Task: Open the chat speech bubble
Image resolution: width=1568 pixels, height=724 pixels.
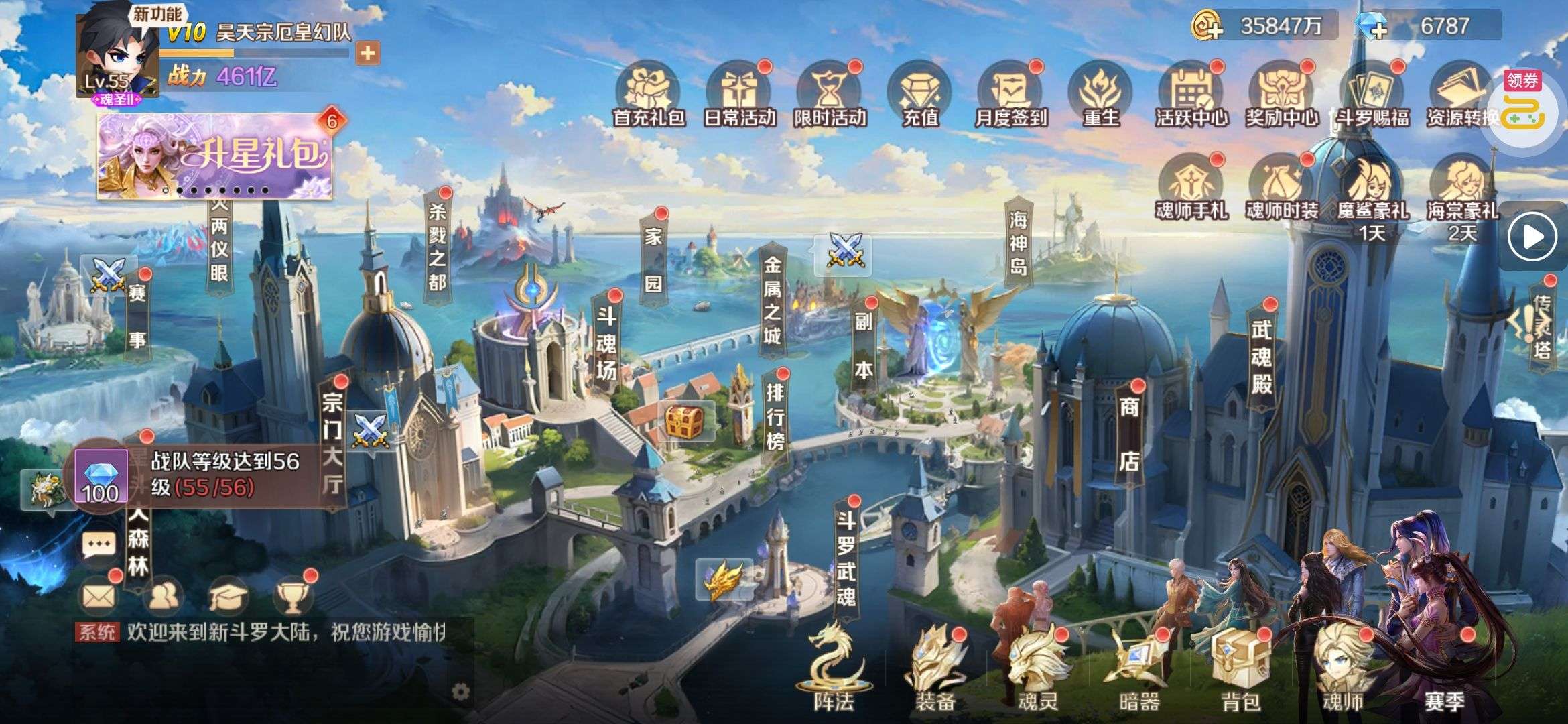Action: click(99, 544)
